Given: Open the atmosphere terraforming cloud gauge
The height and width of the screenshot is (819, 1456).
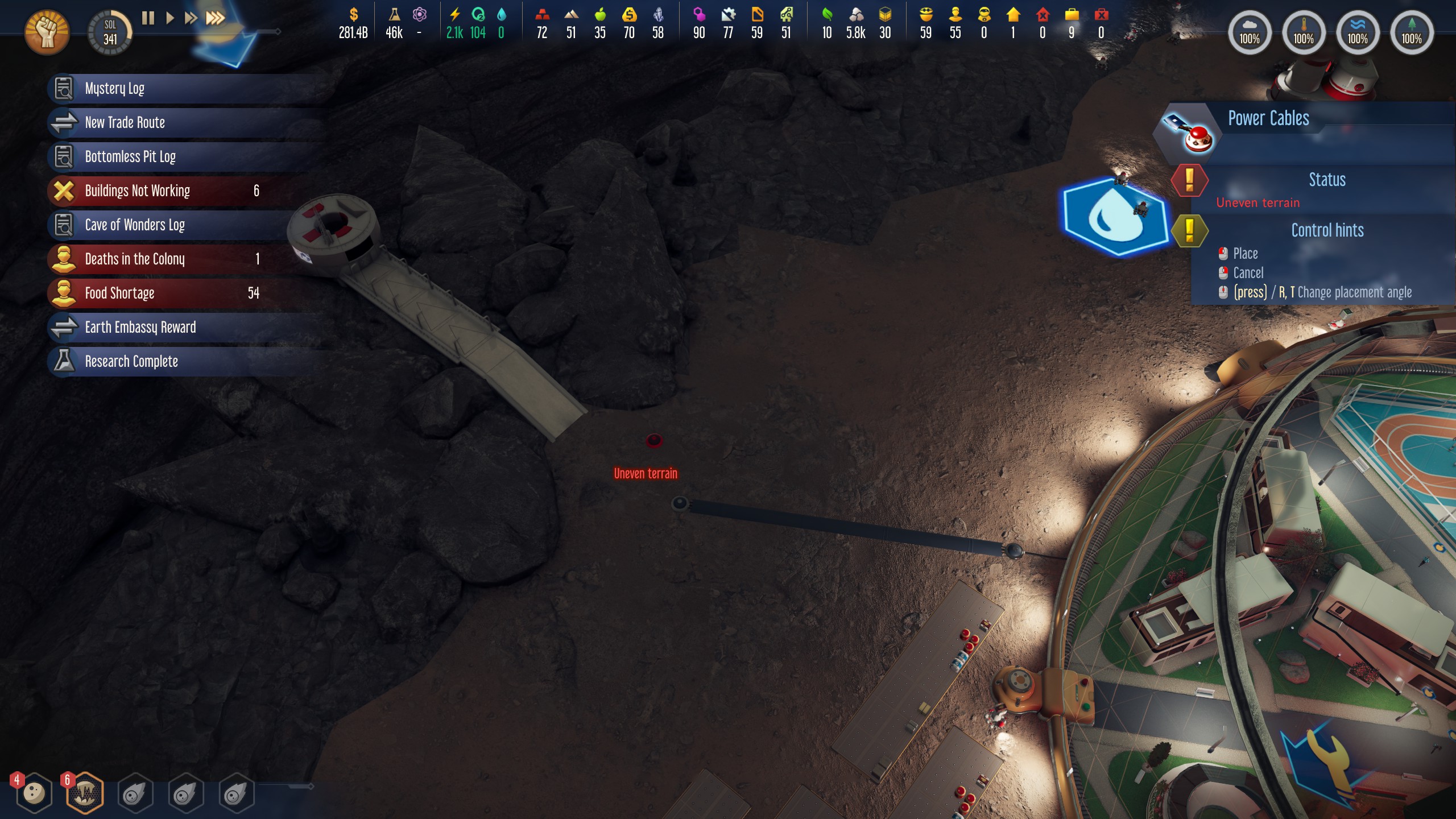Looking at the screenshot, I should 1249,33.
